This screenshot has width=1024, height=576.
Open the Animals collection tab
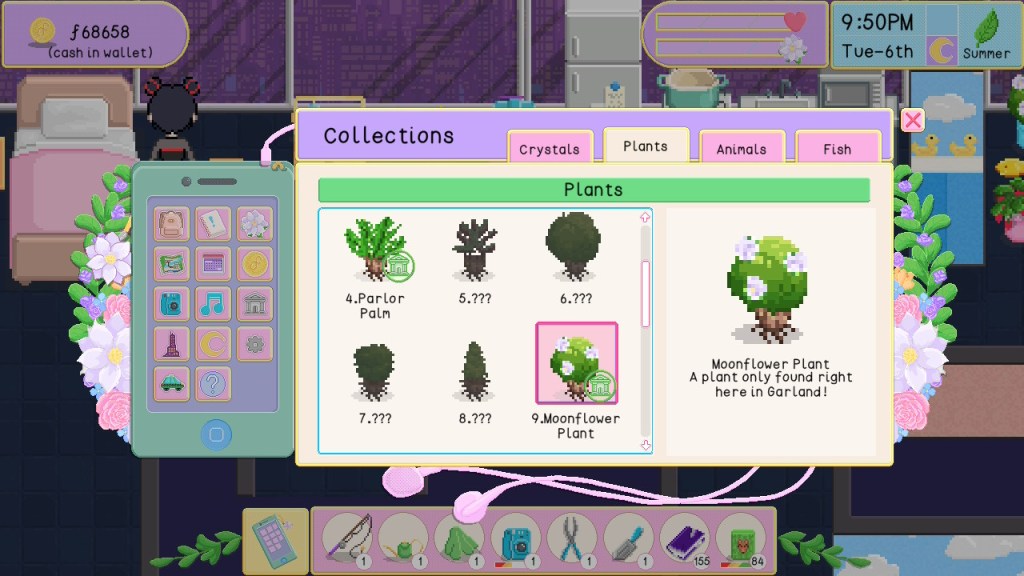[741, 149]
